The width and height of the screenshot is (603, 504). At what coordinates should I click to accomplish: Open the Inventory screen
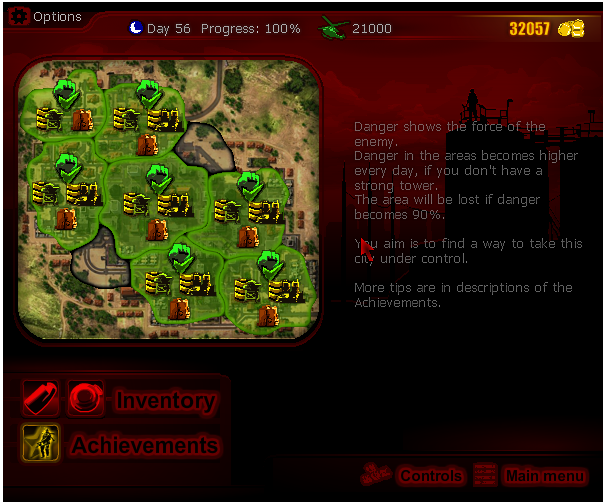click(165, 401)
